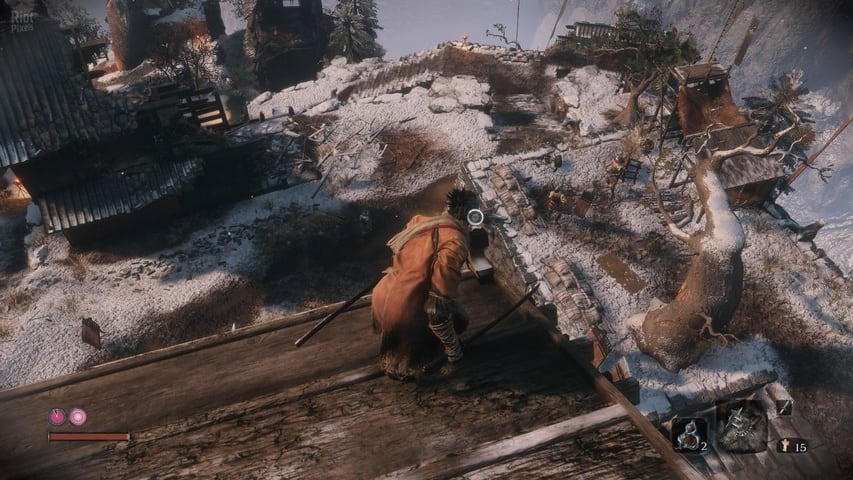Select the Healing Gourd item slot
853x480 pixels.
688,433
